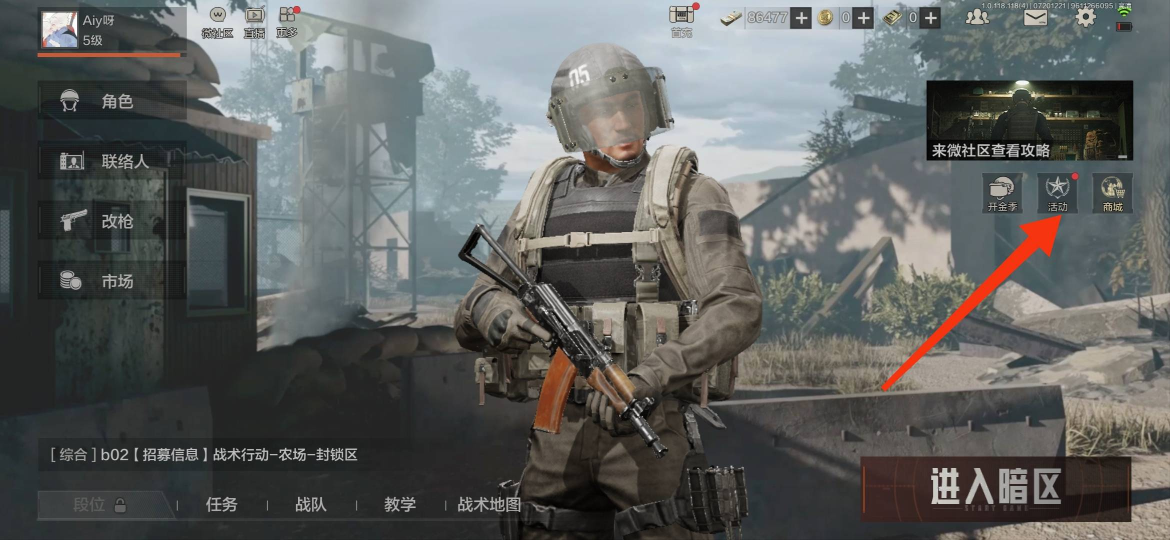Open the settings gear icon
Image resolution: width=1170 pixels, height=540 pixels.
(1085, 17)
